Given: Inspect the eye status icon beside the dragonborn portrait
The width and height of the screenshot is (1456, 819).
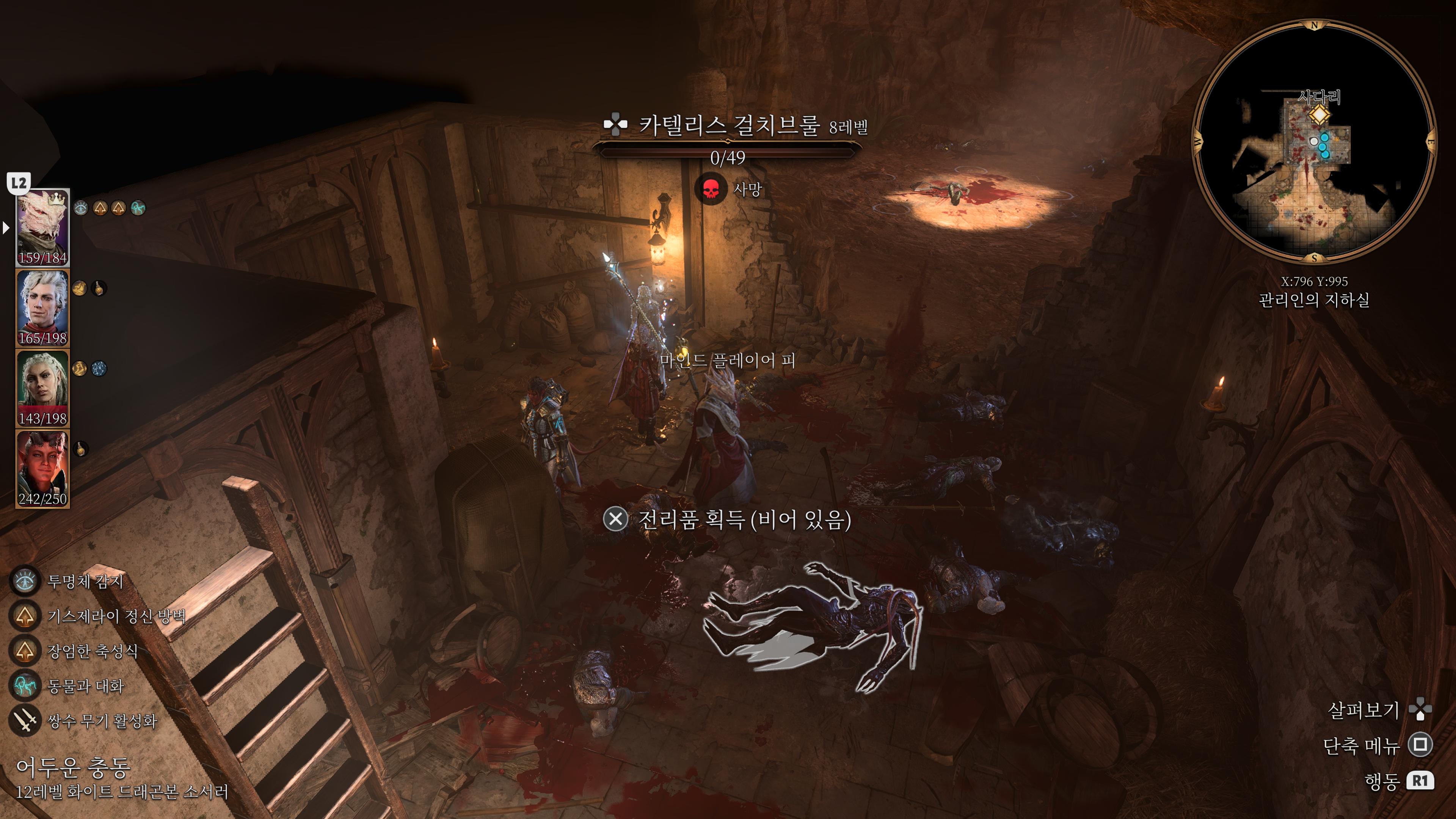Looking at the screenshot, I should [x=81, y=208].
